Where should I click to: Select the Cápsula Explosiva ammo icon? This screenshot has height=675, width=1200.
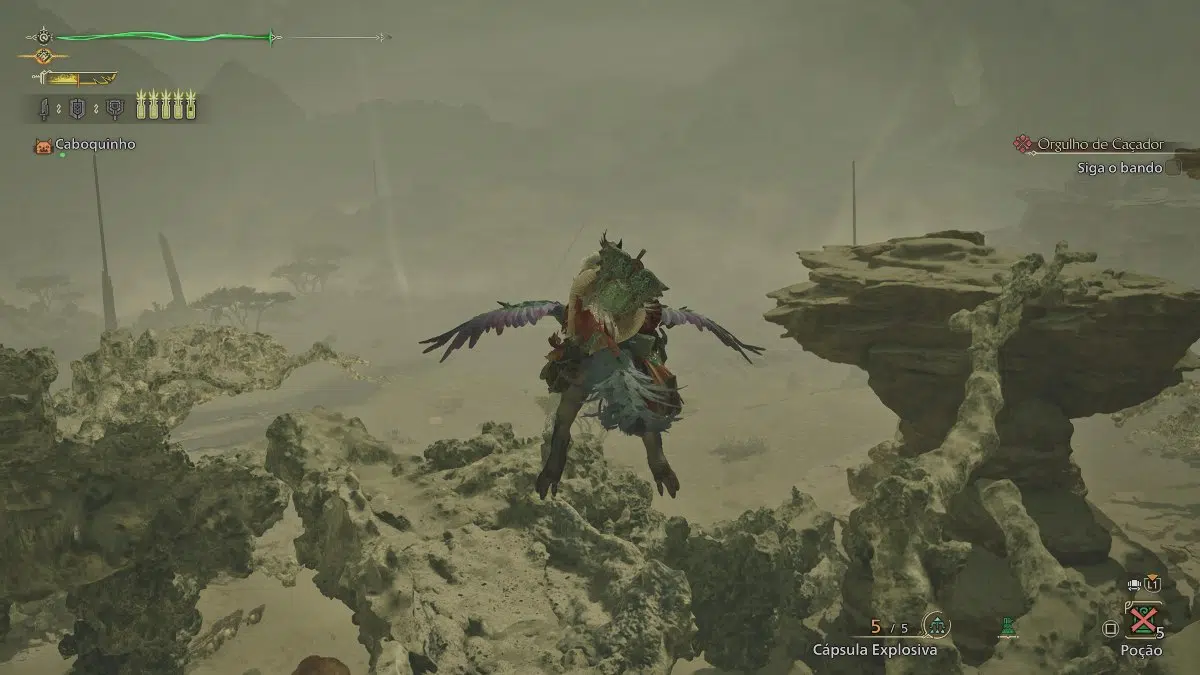[937, 626]
